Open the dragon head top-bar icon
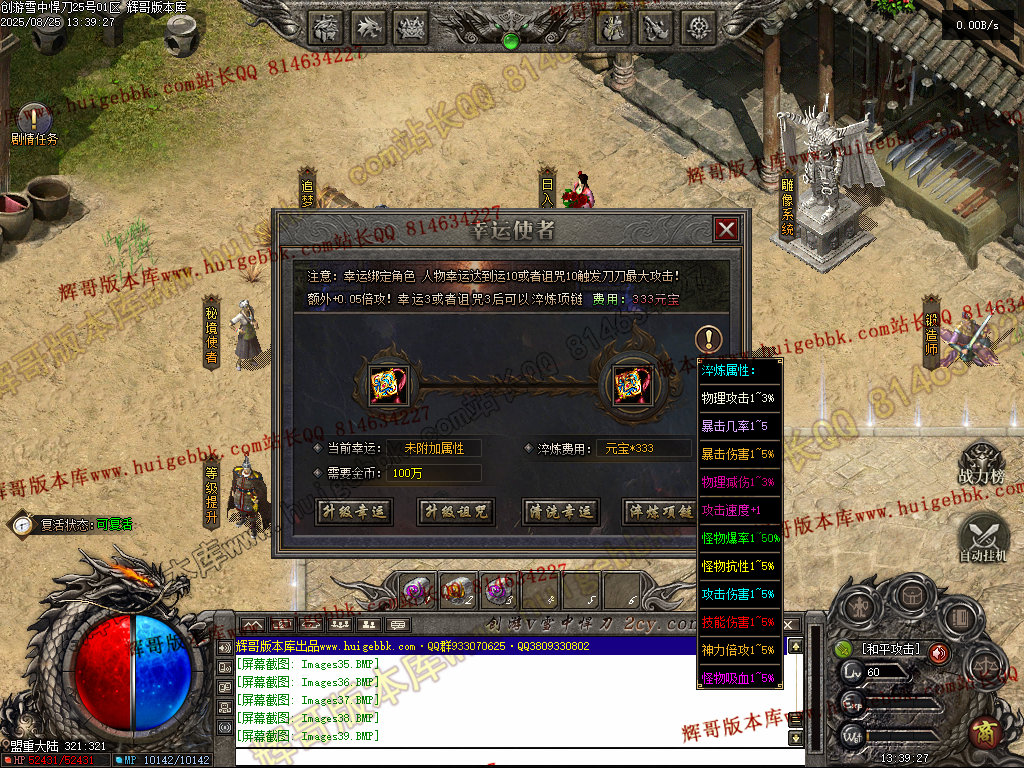This screenshot has height=768, width=1024. 369,27
